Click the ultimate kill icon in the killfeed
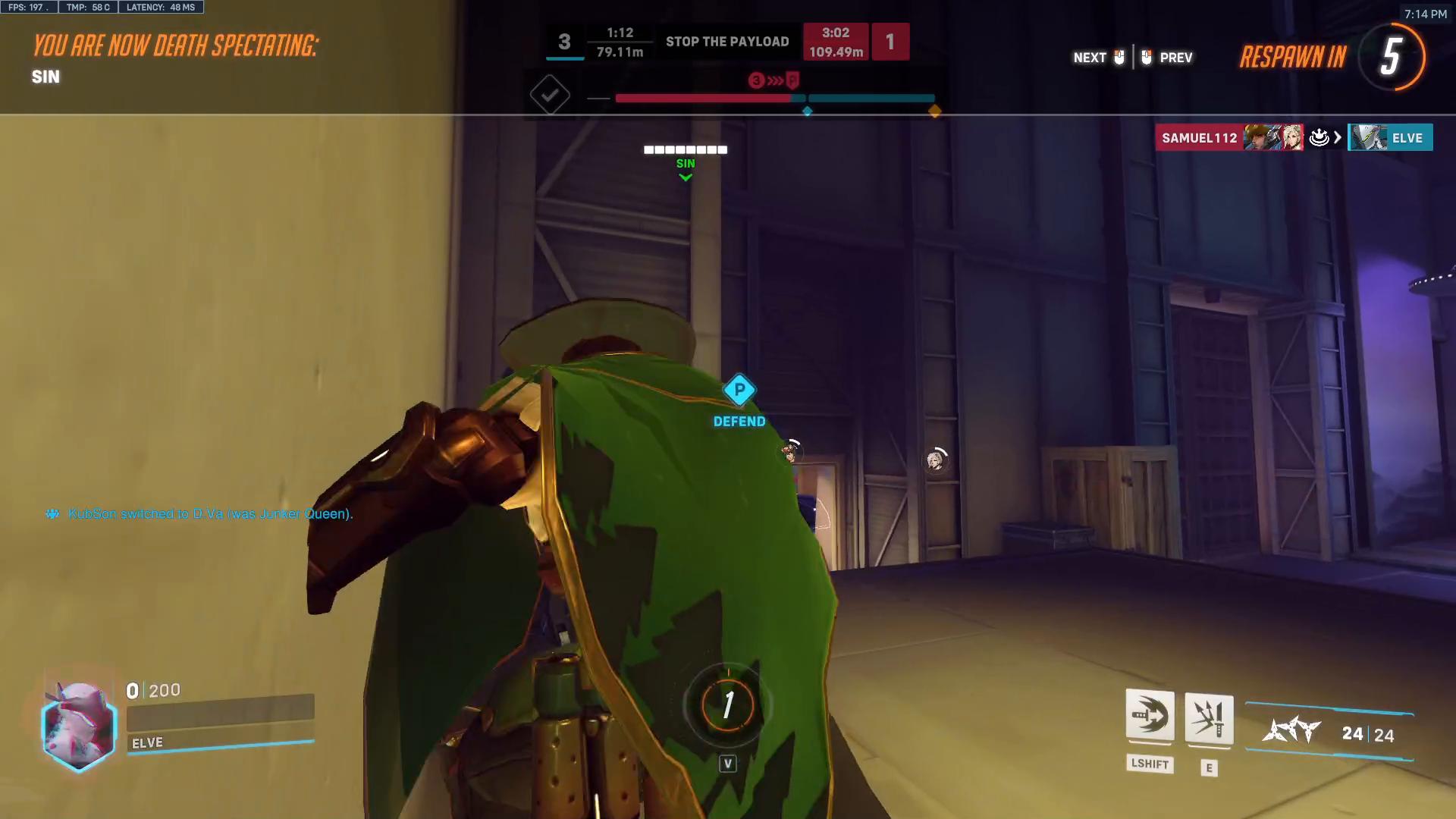Screen dimensions: 1456x819 1319,138
